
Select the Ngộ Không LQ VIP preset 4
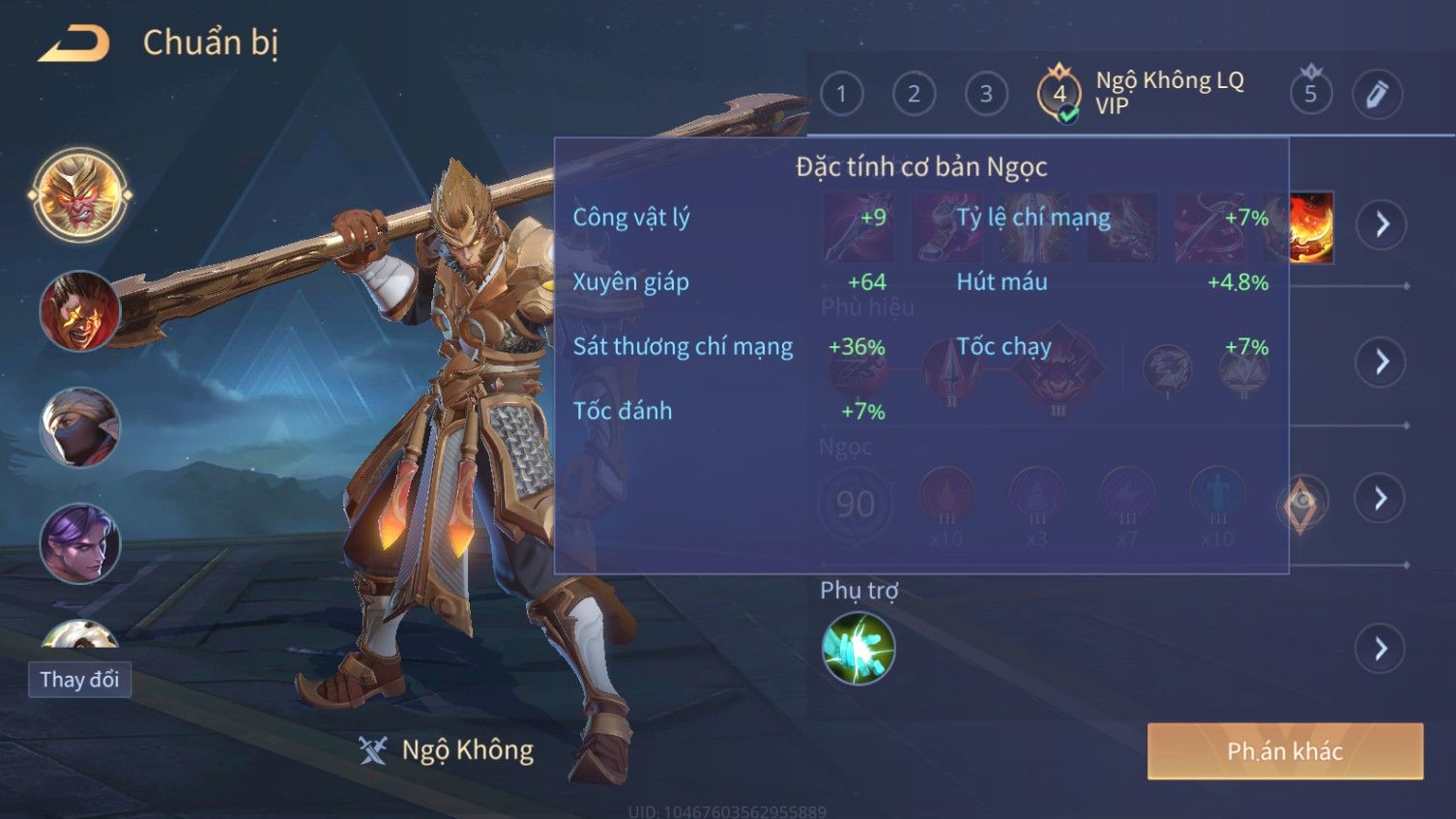(x=1061, y=94)
